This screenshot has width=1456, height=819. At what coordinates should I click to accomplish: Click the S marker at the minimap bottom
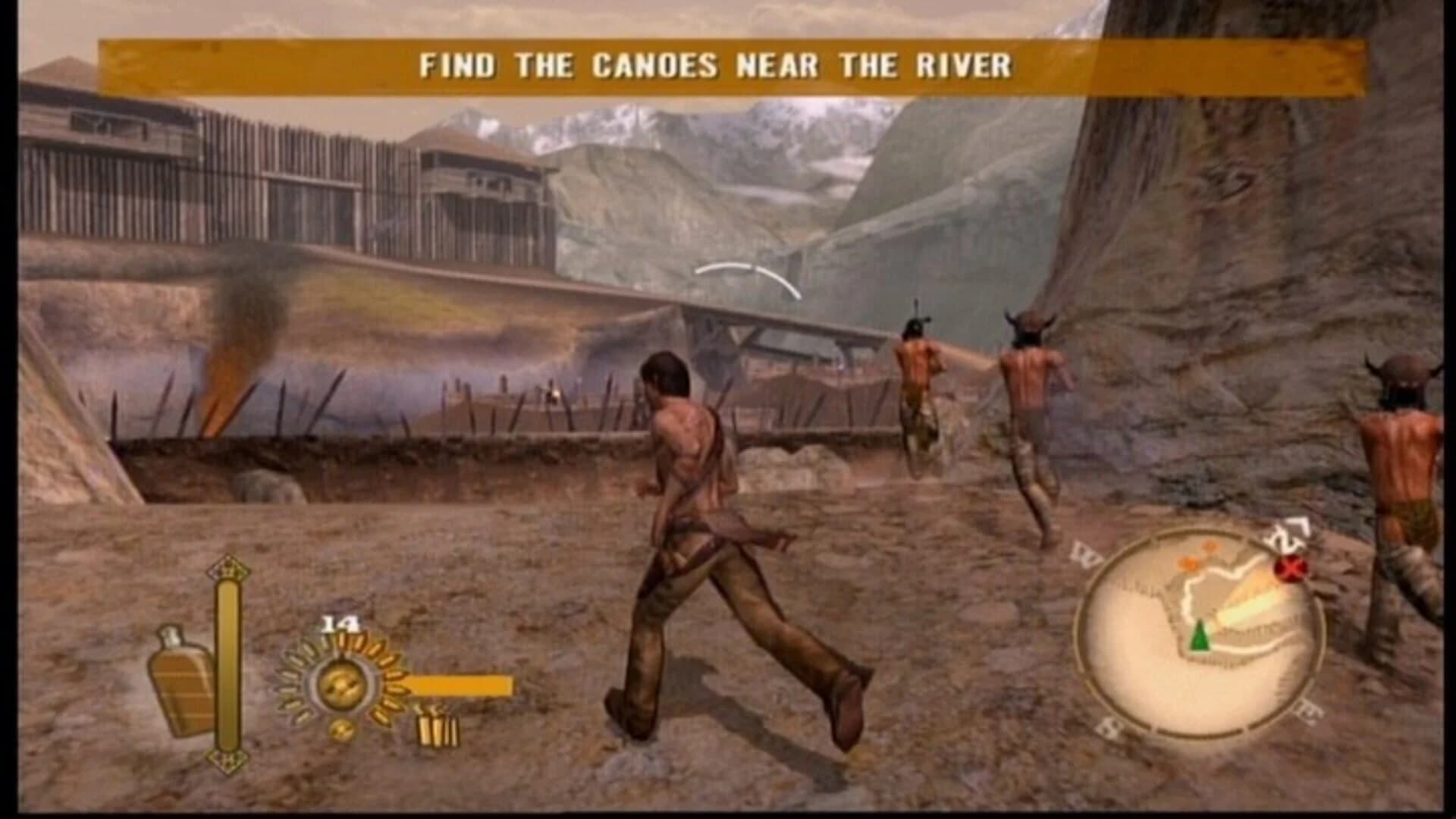pyautogui.click(x=1110, y=724)
